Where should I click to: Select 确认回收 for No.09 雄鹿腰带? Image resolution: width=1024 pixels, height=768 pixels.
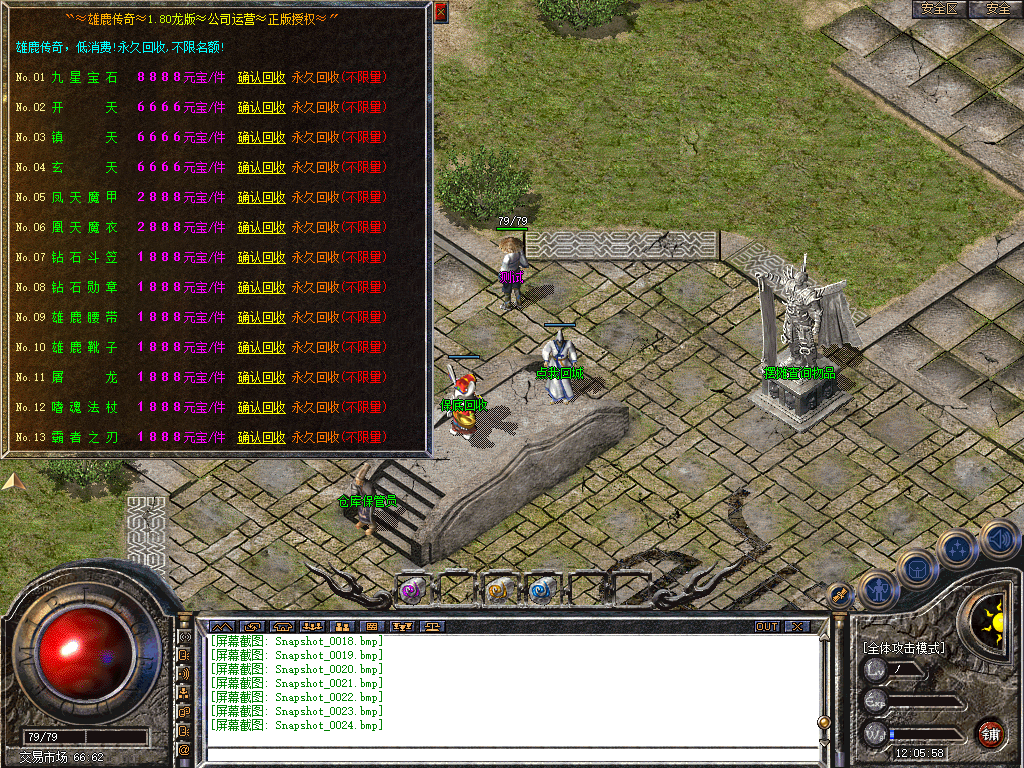coord(261,318)
